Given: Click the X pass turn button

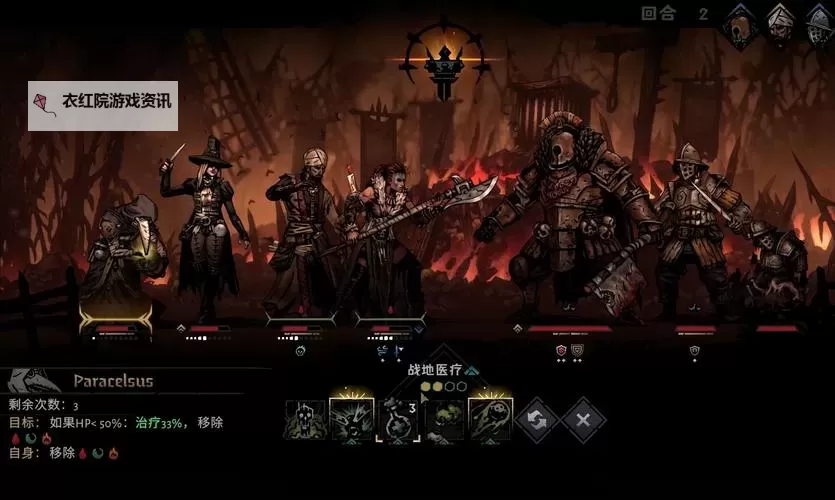Looking at the screenshot, I should pyautogui.click(x=582, y=420).
